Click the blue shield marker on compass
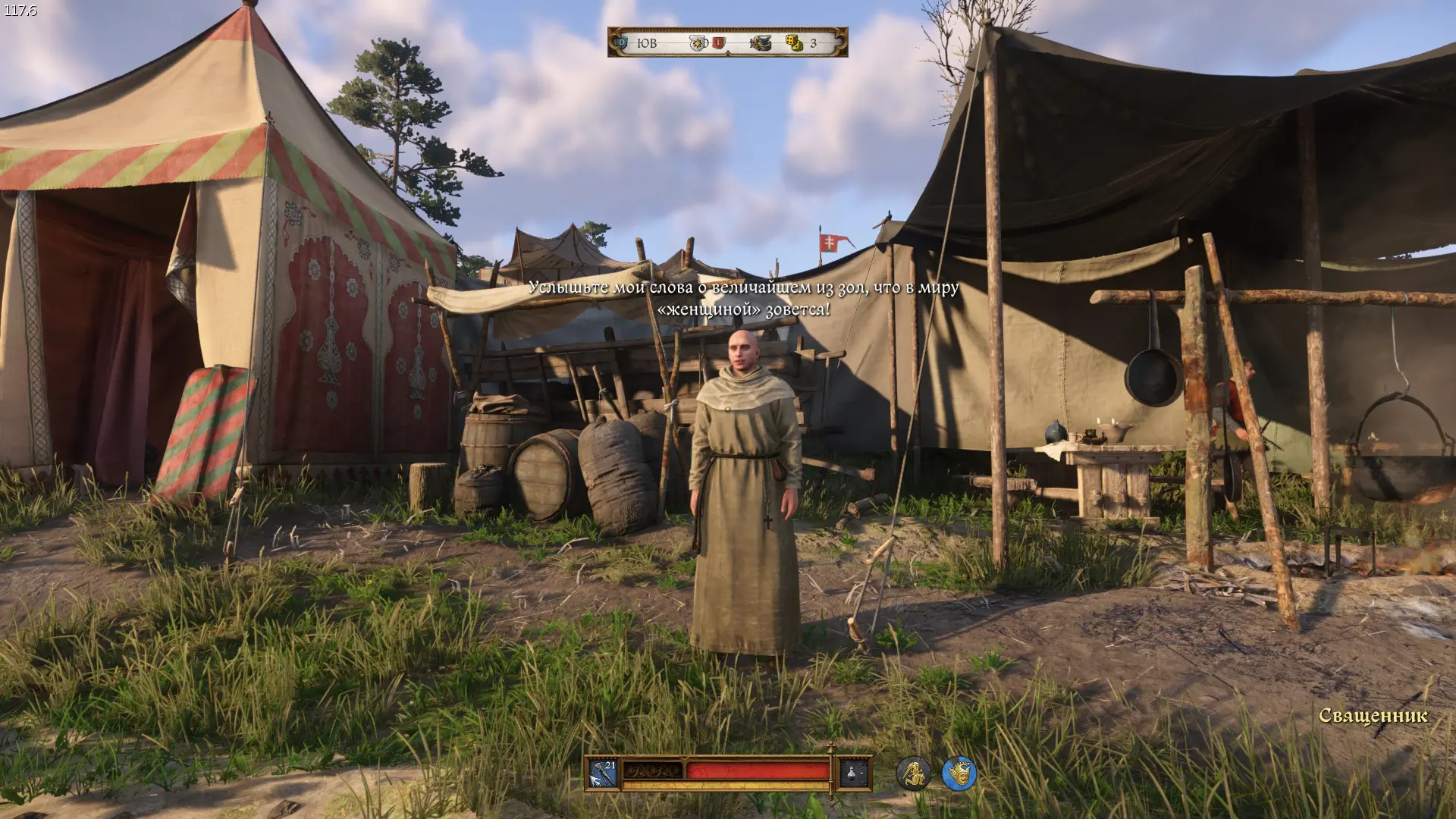This screenshot has width=1456, height=819. (622, 43)
